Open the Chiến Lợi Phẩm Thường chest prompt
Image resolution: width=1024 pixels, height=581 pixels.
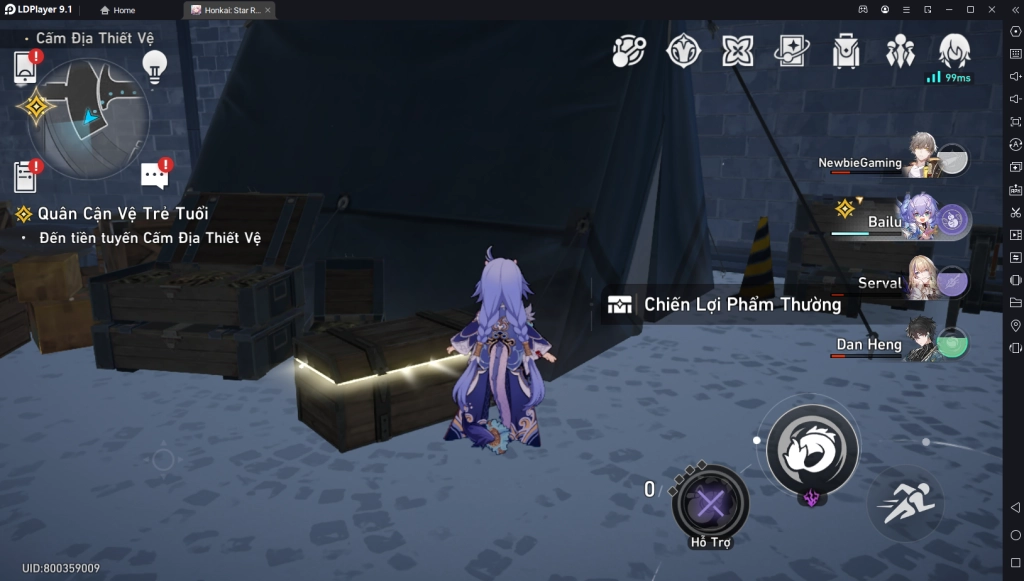point(725,305)
